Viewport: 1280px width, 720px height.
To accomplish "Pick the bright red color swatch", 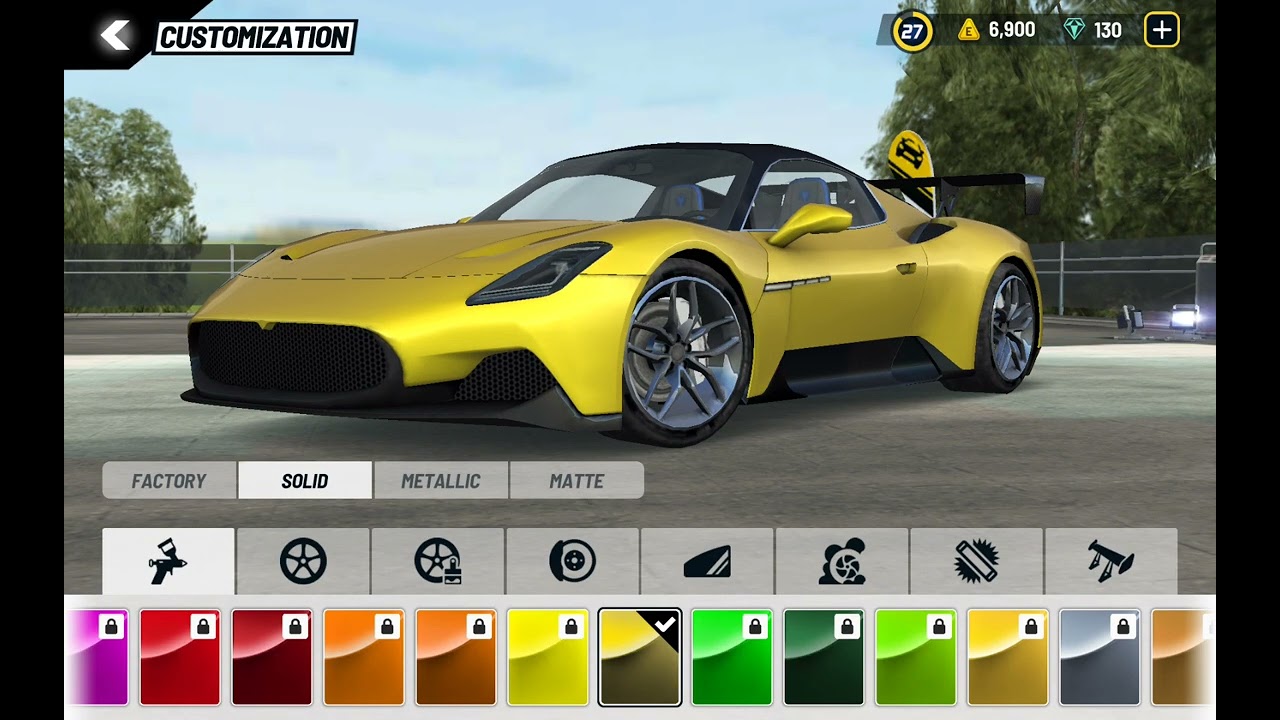I will pos(180,658).
